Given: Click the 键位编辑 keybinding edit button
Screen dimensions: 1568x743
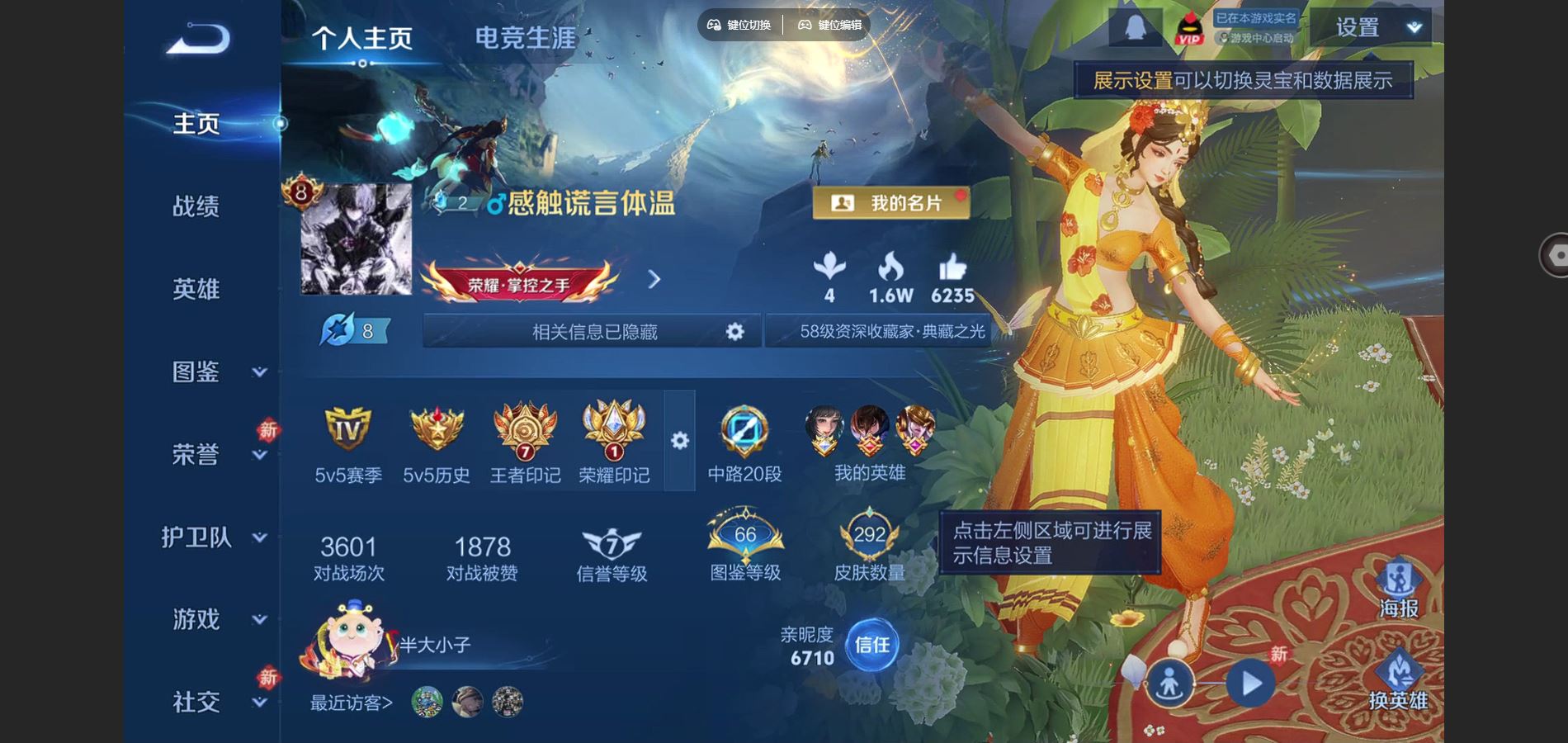Looking at the screenshot, I should pyautogui.click(x=828, y=25).
